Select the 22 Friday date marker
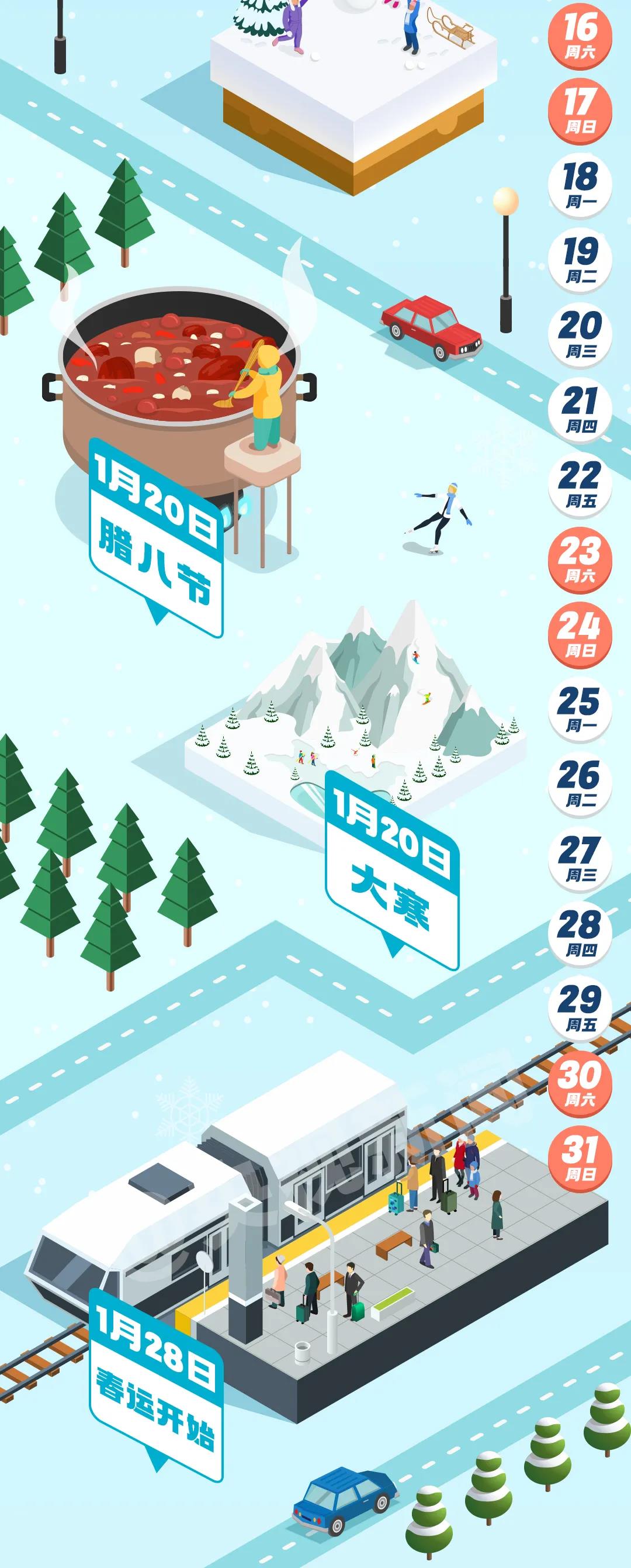This screenshot has width=631, height=1568. pyautogui.click(x=580, y=485)
